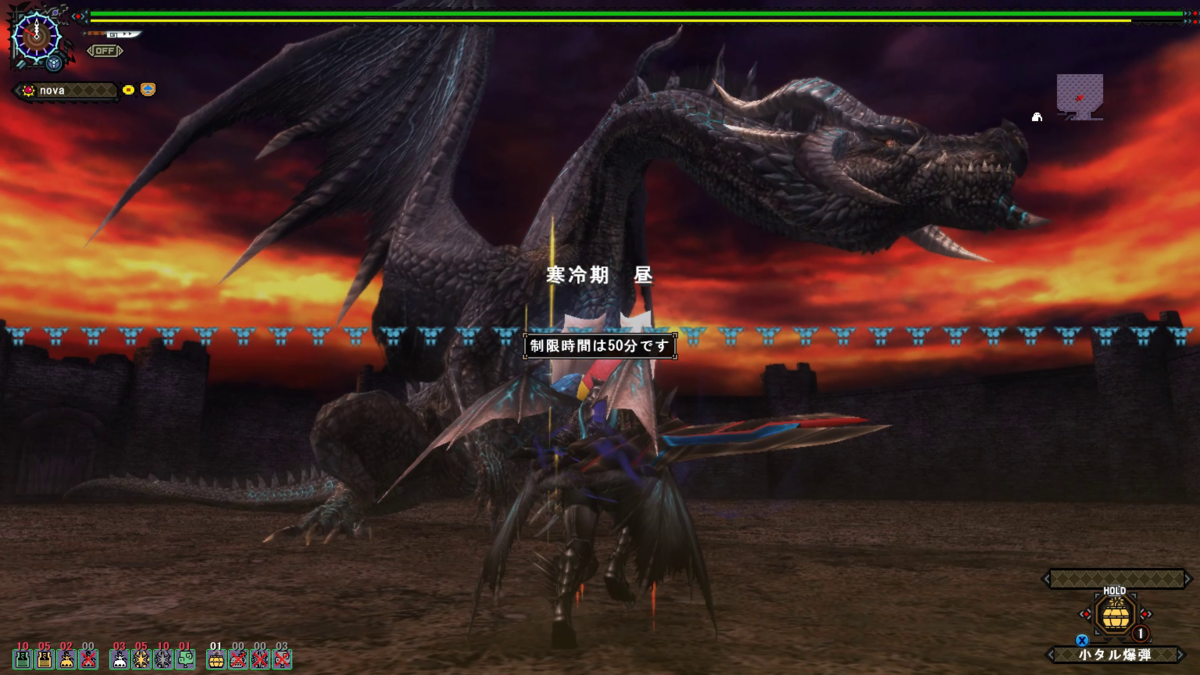Click the quest clock timer dial
This screenshot has height=675, width=1200.
pyautogui.click(x=38, y=37)
